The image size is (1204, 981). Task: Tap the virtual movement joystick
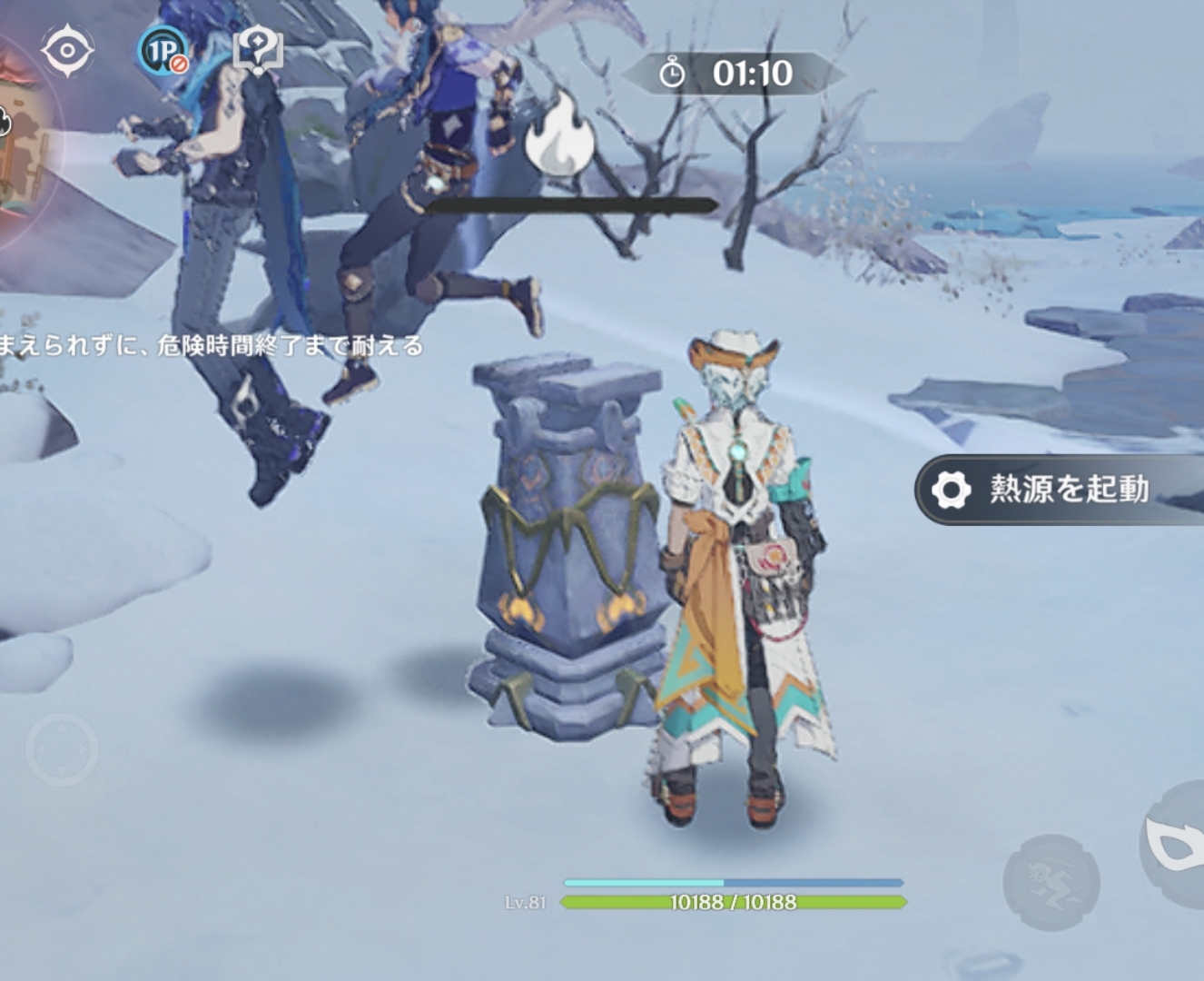(62, 750)
